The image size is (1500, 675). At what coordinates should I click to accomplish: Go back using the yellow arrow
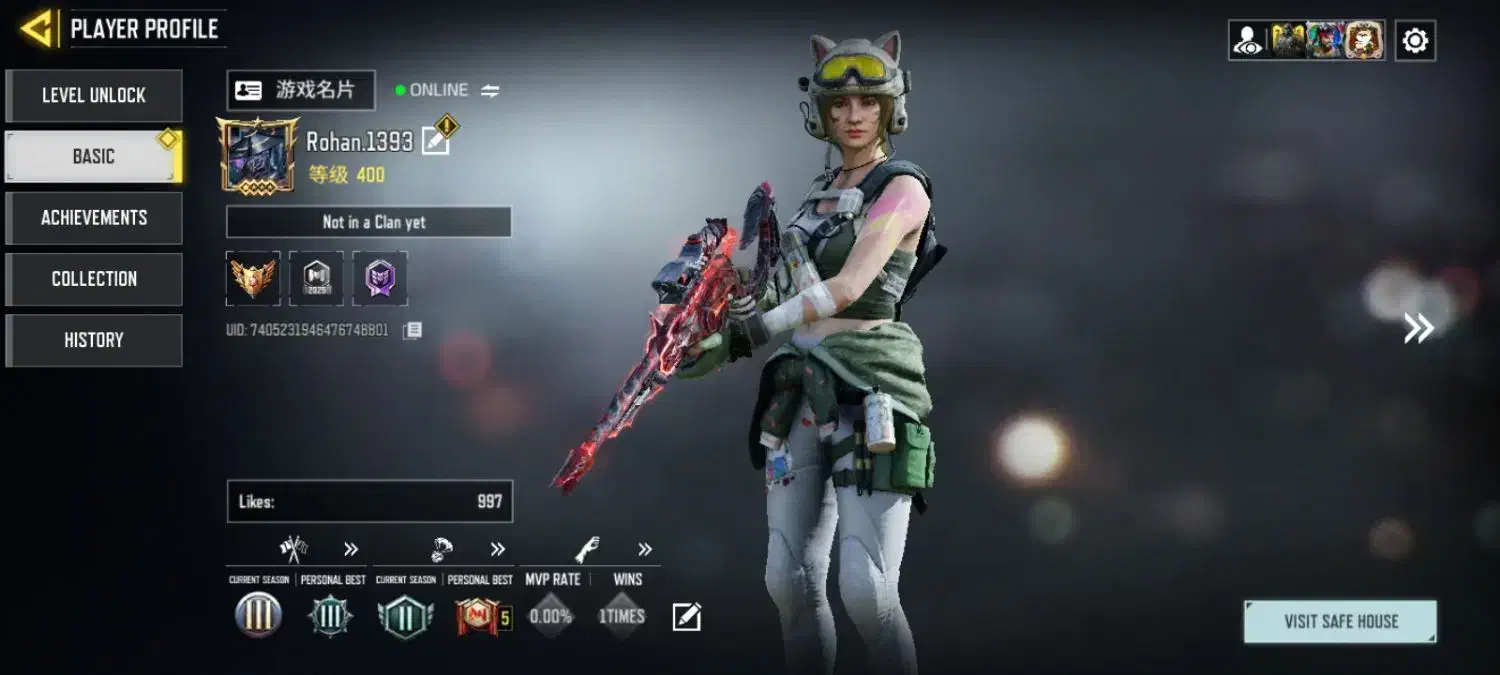point(37,29)
